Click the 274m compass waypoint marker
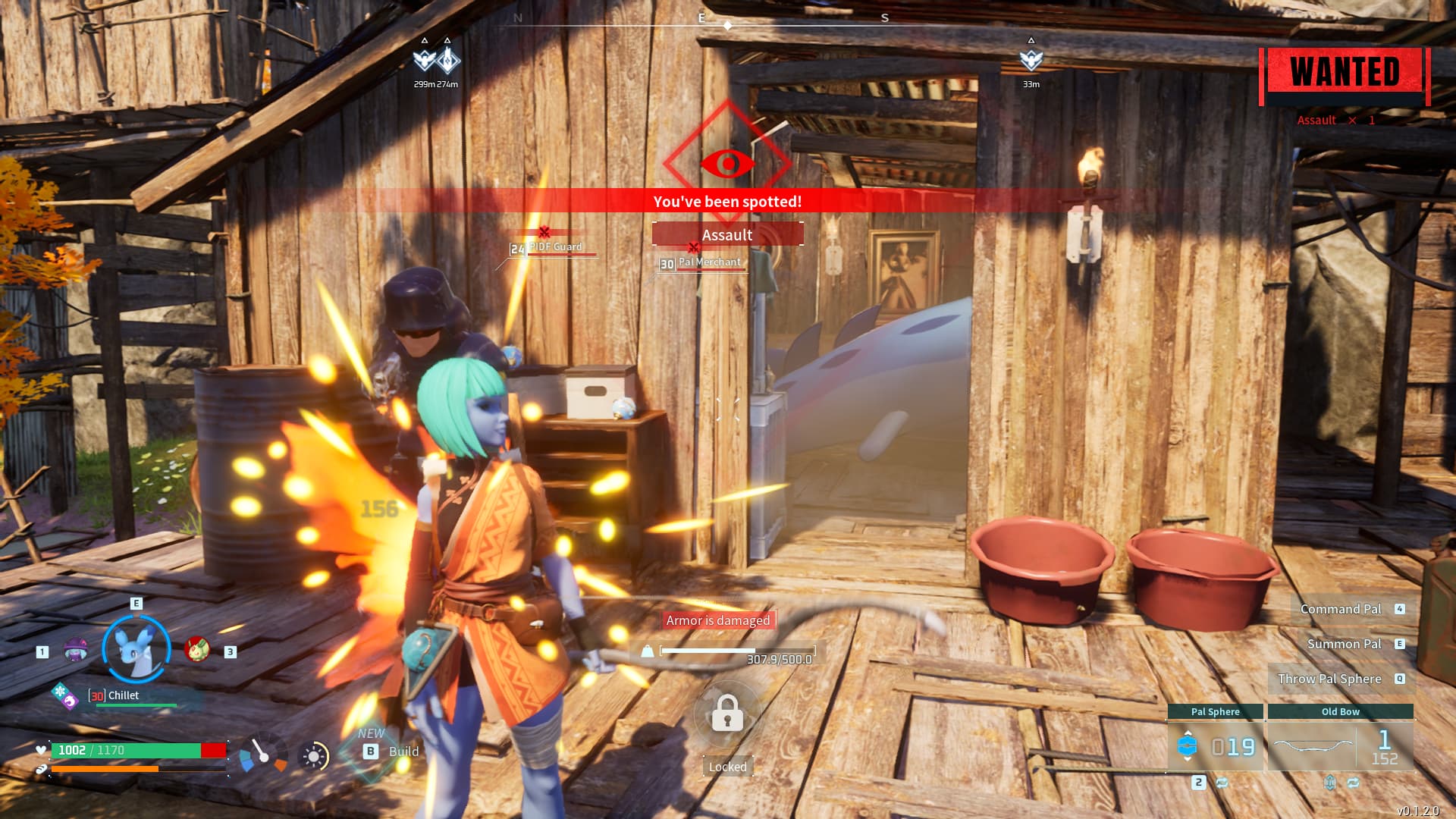The height and width of the screenshot is (819, 1456). (448, 59)
